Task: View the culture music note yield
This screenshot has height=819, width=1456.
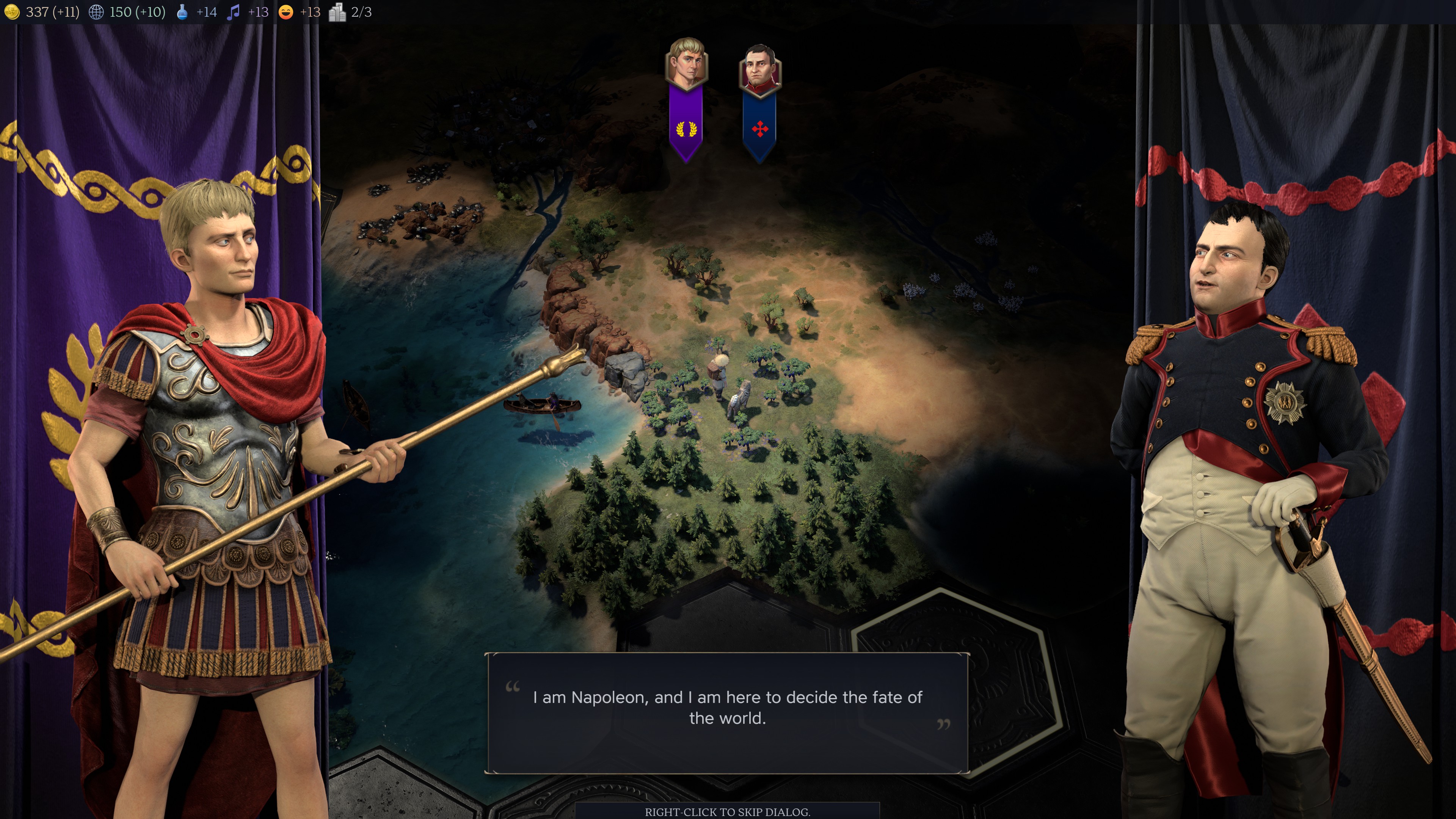Action: tap(233, 12)
